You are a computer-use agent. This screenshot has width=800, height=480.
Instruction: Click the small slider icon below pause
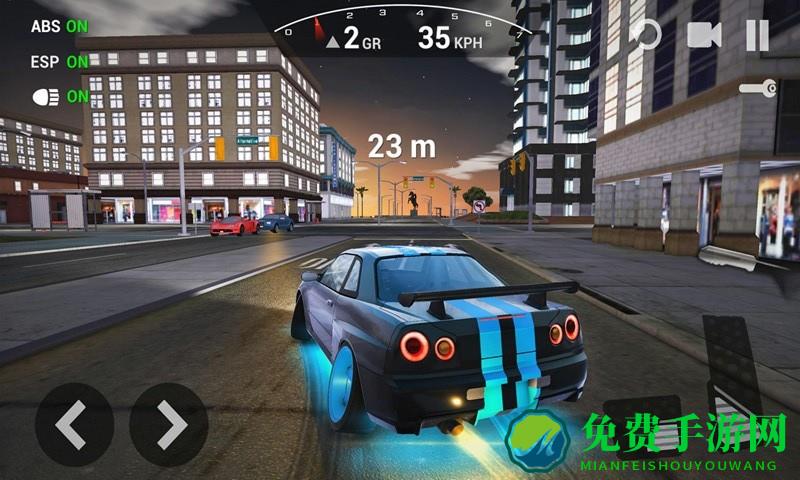pos(758,88)
